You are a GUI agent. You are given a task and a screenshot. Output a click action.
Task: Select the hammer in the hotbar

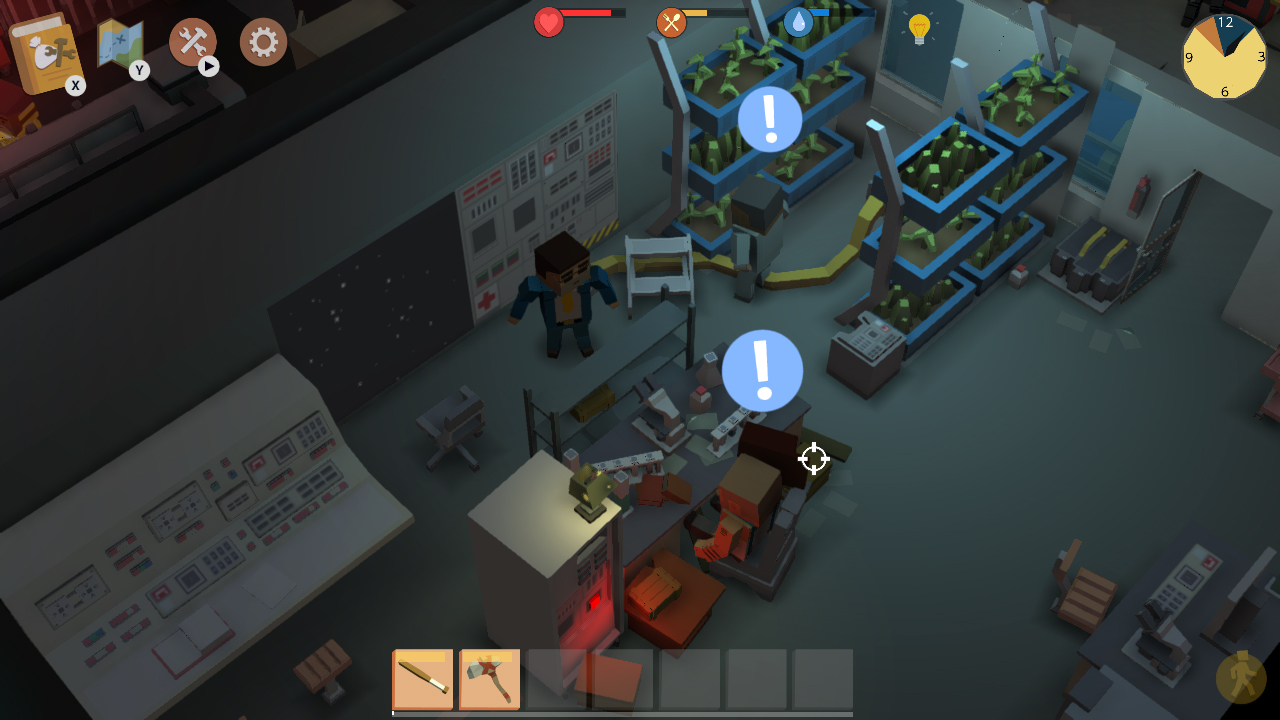click(489, 679)
